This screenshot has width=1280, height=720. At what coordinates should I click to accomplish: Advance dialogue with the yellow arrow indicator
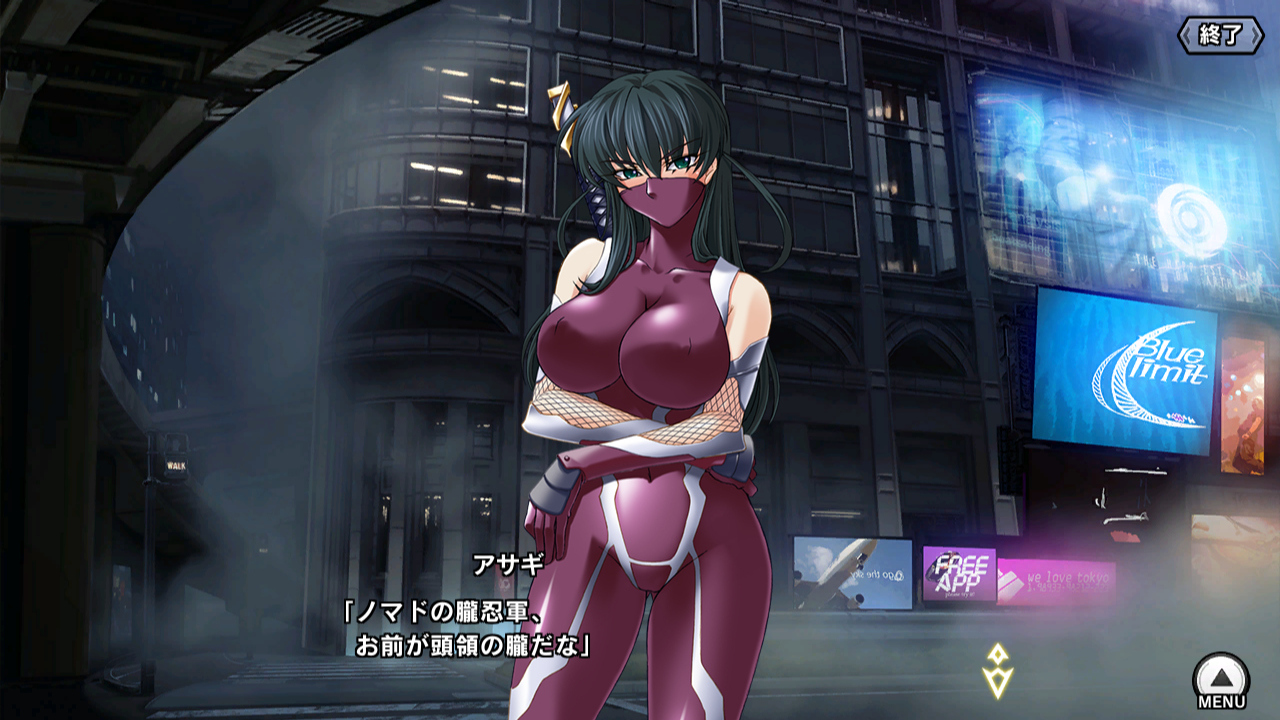pyautogui.click(x=997, y=670)
